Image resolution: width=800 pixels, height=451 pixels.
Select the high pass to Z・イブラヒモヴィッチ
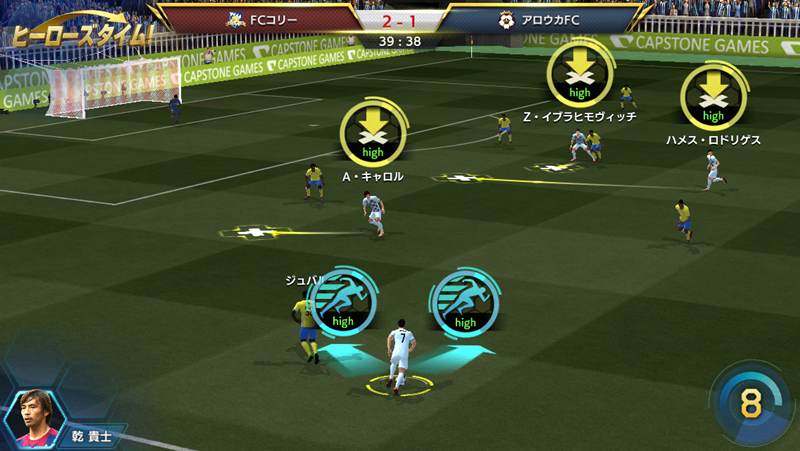coord(580,75)
